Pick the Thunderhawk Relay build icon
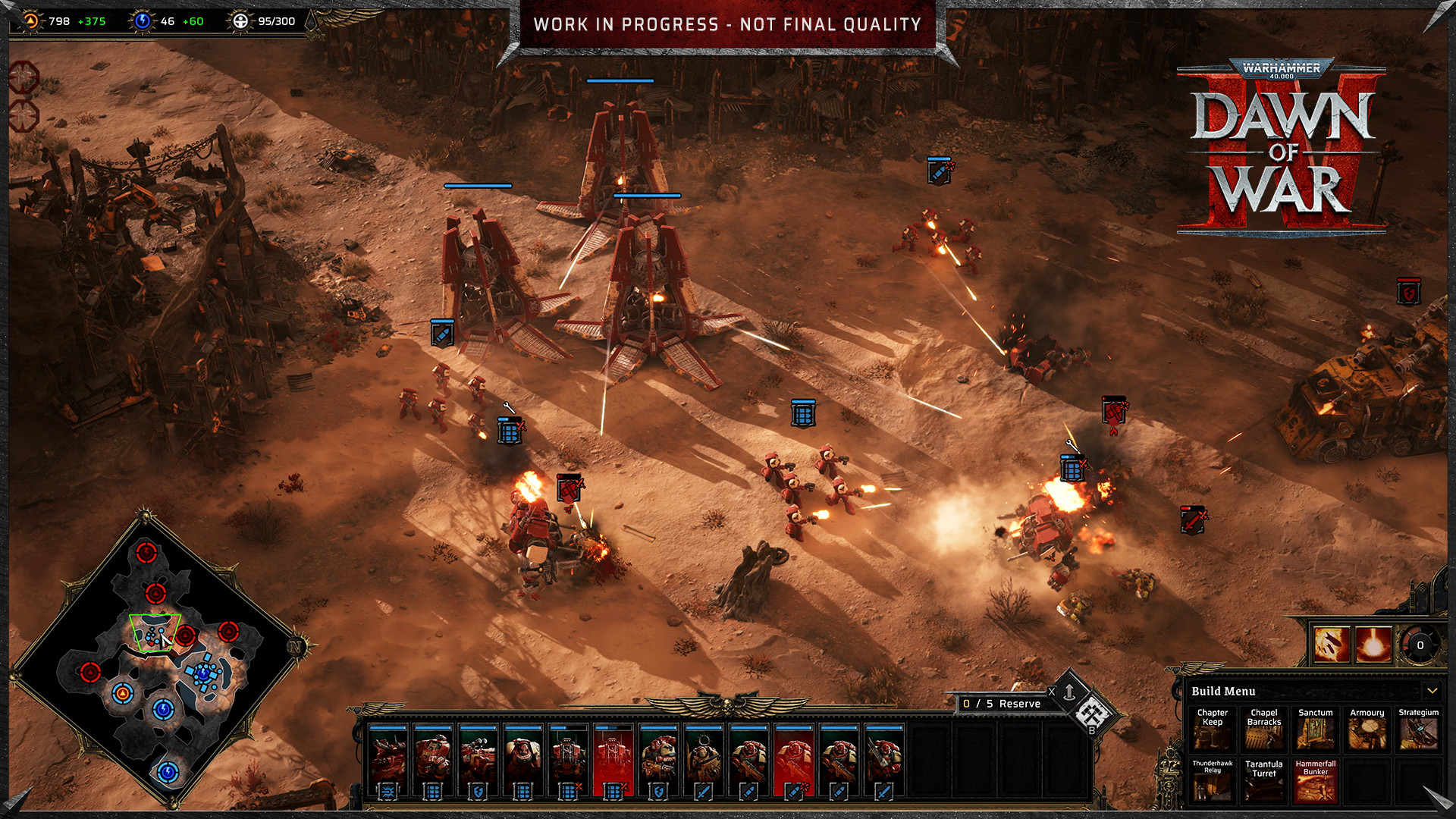Screen dimensions: 1456x819 1212,782
